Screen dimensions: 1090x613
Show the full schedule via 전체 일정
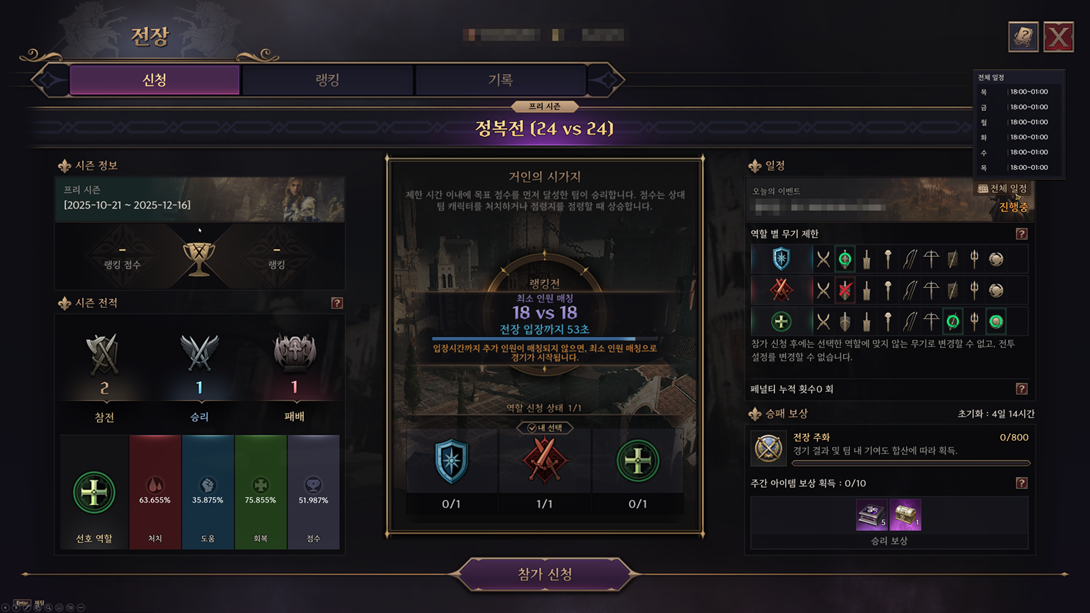click(x=1003, y=188)
